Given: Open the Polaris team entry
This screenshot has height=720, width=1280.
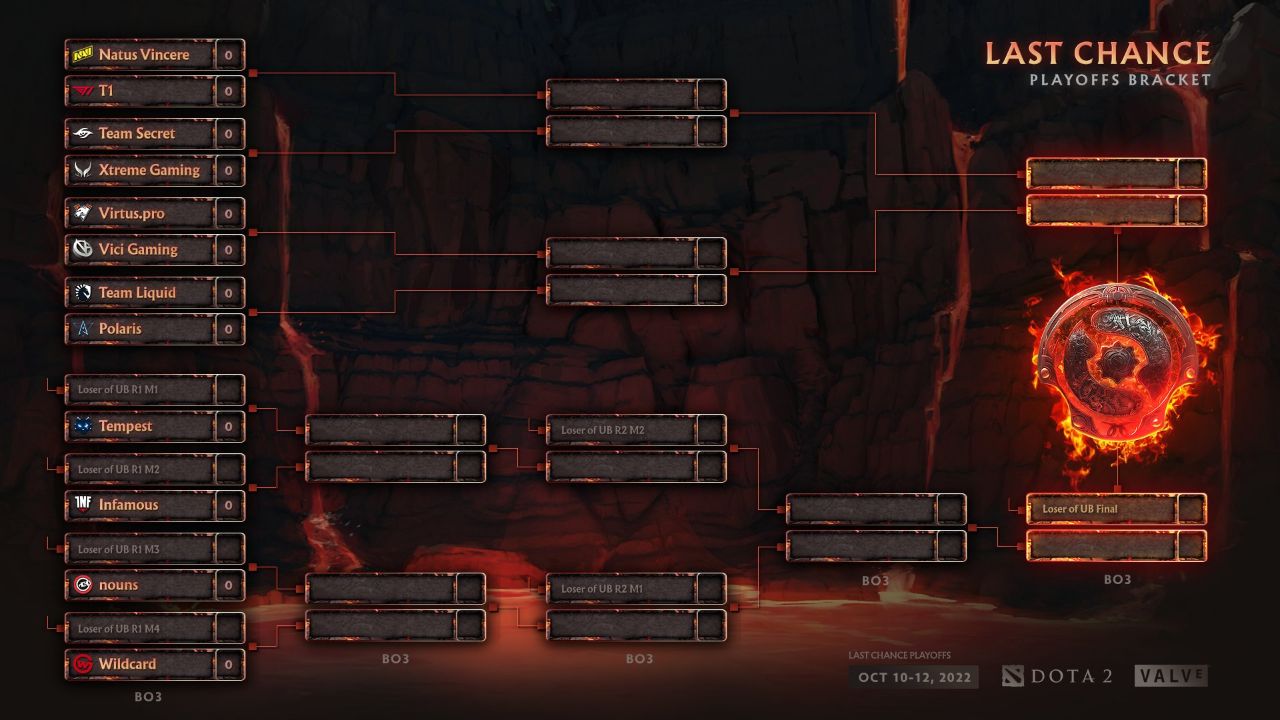Looking at the screenshot, I should 142,329.
